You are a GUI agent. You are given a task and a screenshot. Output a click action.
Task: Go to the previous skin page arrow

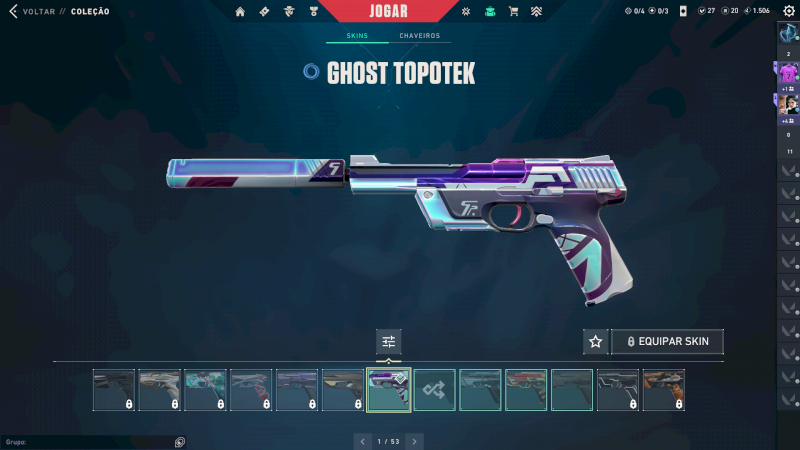(x=363, y=441)
